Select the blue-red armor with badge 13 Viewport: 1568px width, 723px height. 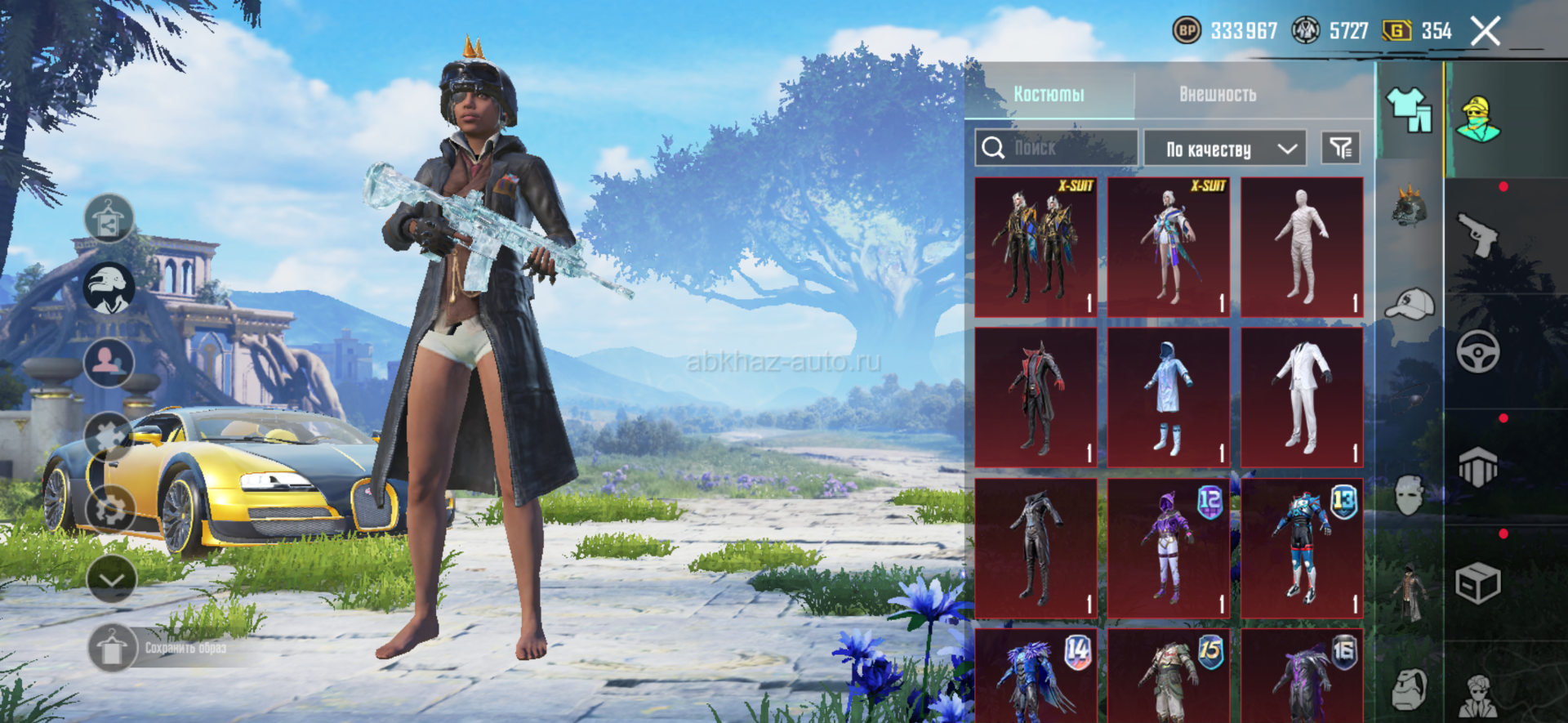[1302, 549]
